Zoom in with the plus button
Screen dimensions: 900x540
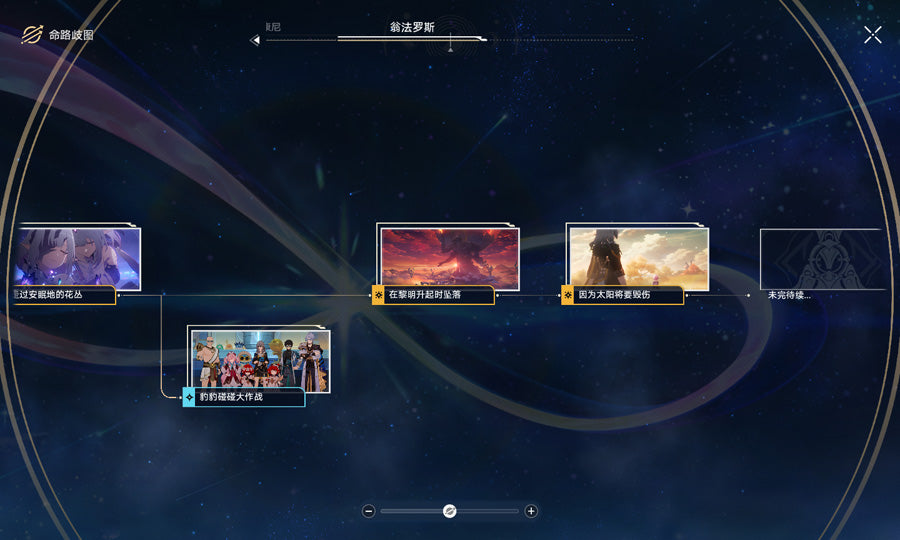coord(531,511)
